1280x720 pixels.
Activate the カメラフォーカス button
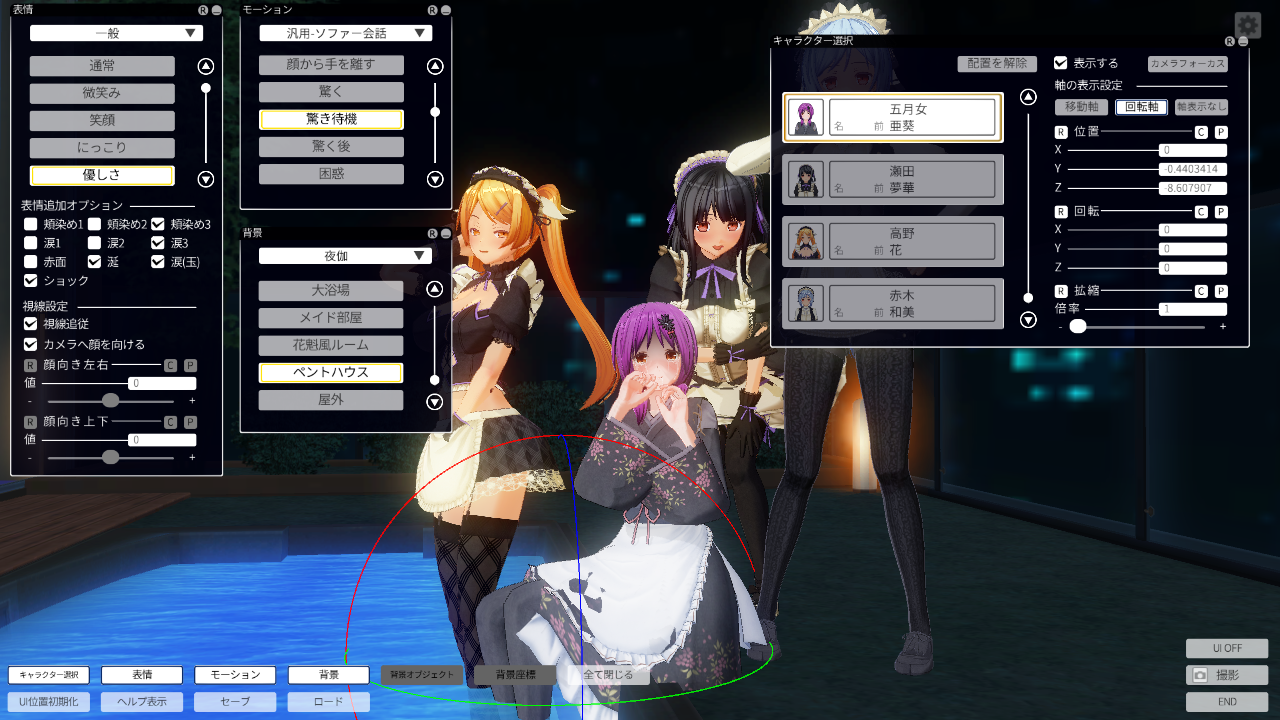pyautogui.click(x=1187, y=63)
